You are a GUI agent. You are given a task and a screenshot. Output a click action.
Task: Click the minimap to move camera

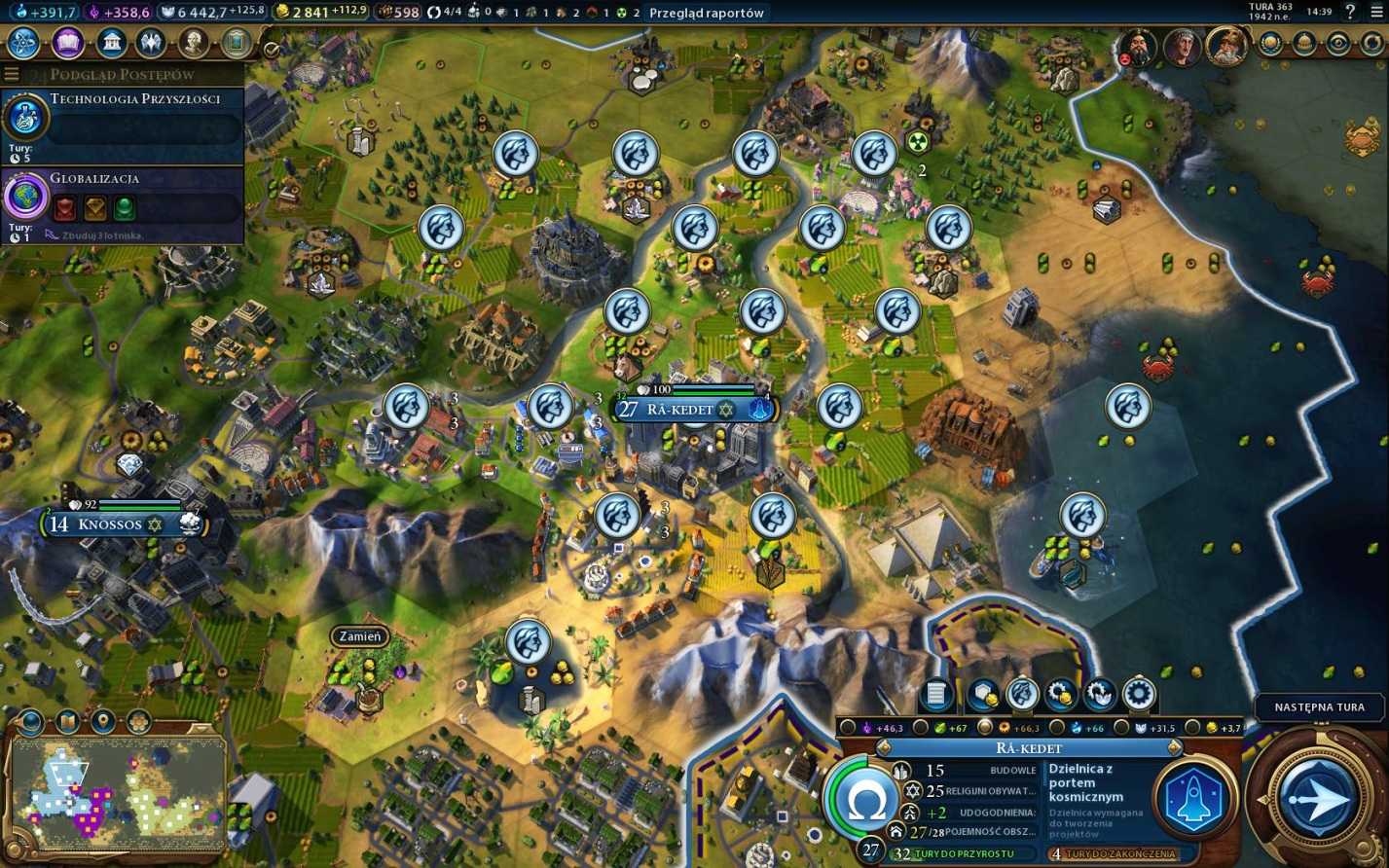pos(117,790)
